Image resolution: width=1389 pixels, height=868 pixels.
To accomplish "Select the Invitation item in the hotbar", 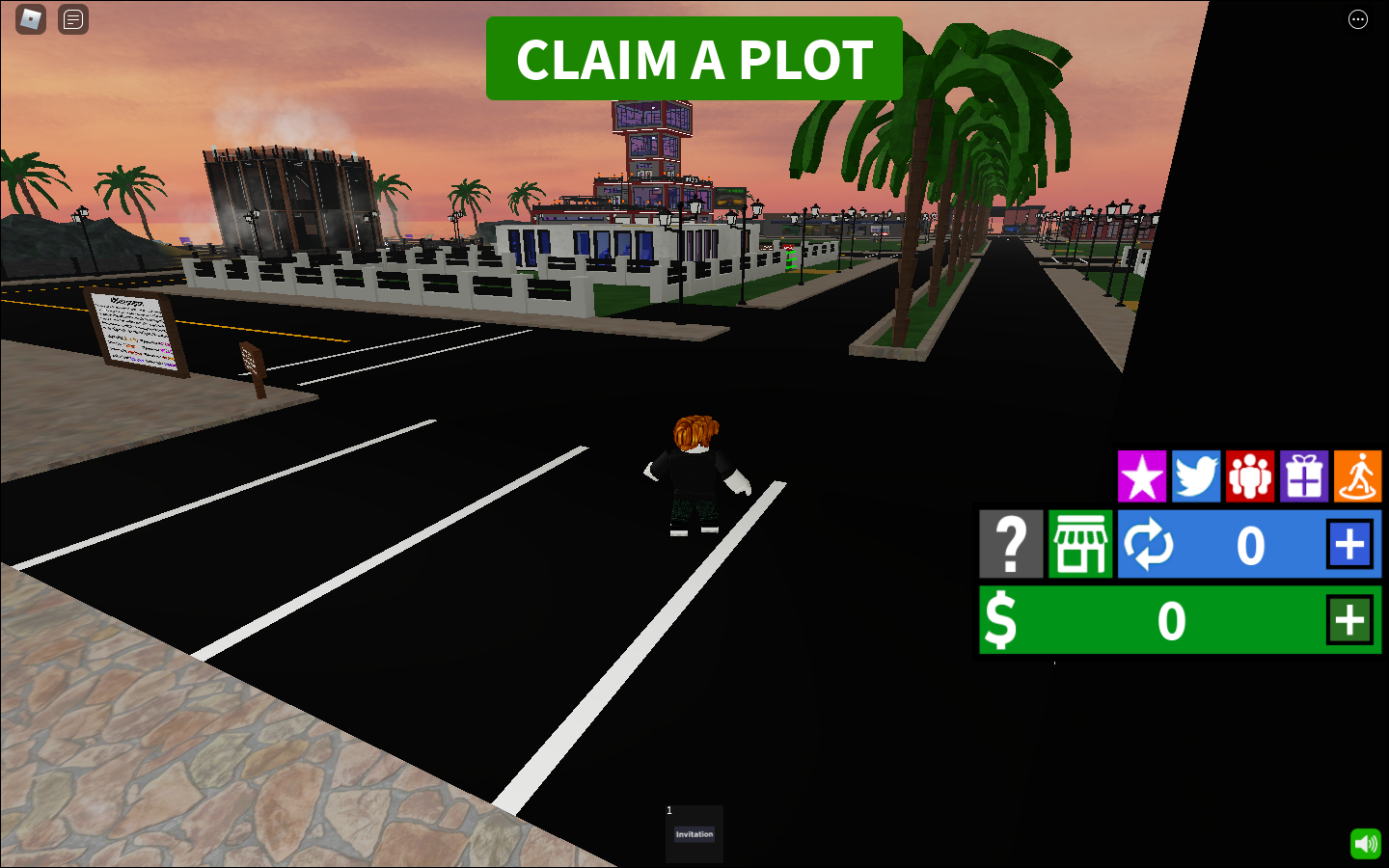I will (694, 832).
